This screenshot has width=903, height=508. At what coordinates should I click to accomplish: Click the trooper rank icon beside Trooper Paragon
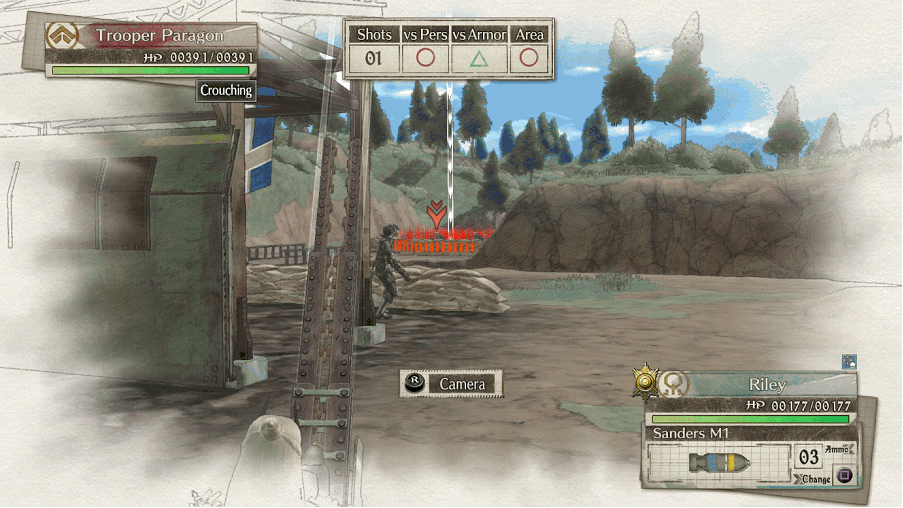pyautogui.click(x=63, y=36)
